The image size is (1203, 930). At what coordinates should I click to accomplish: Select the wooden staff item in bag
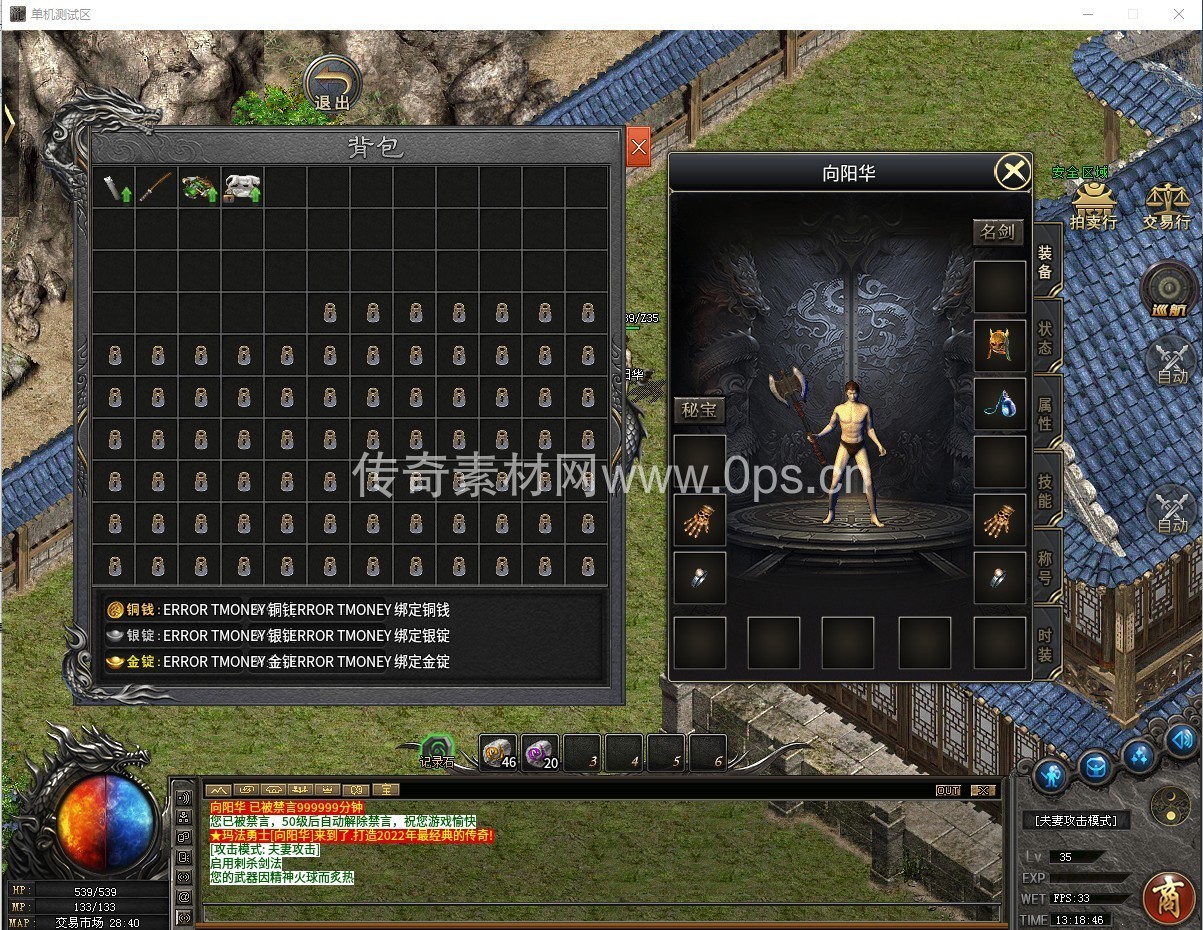pyautogui.click(x=156, y=188)
